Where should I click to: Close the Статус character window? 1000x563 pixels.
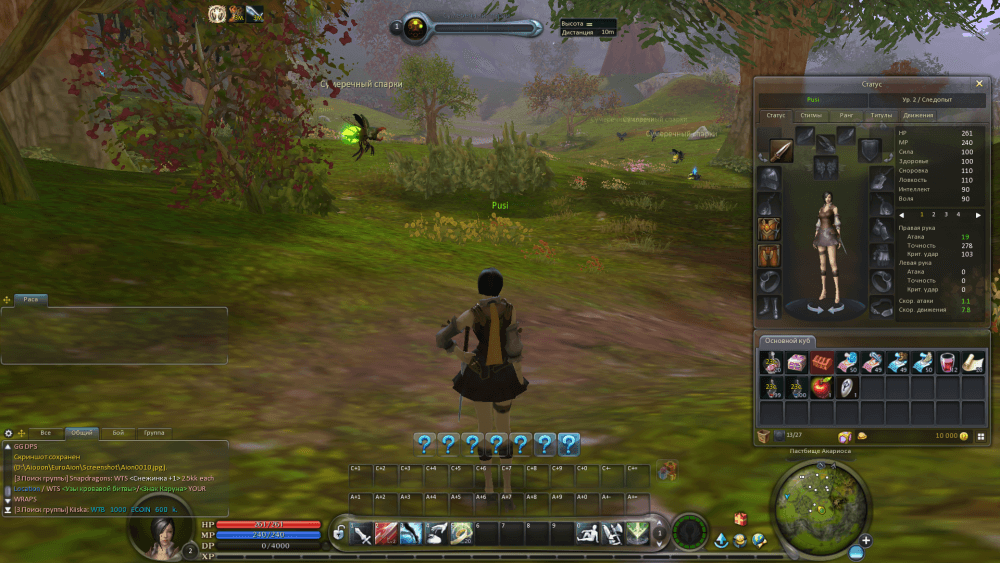(x=978, y=84)
